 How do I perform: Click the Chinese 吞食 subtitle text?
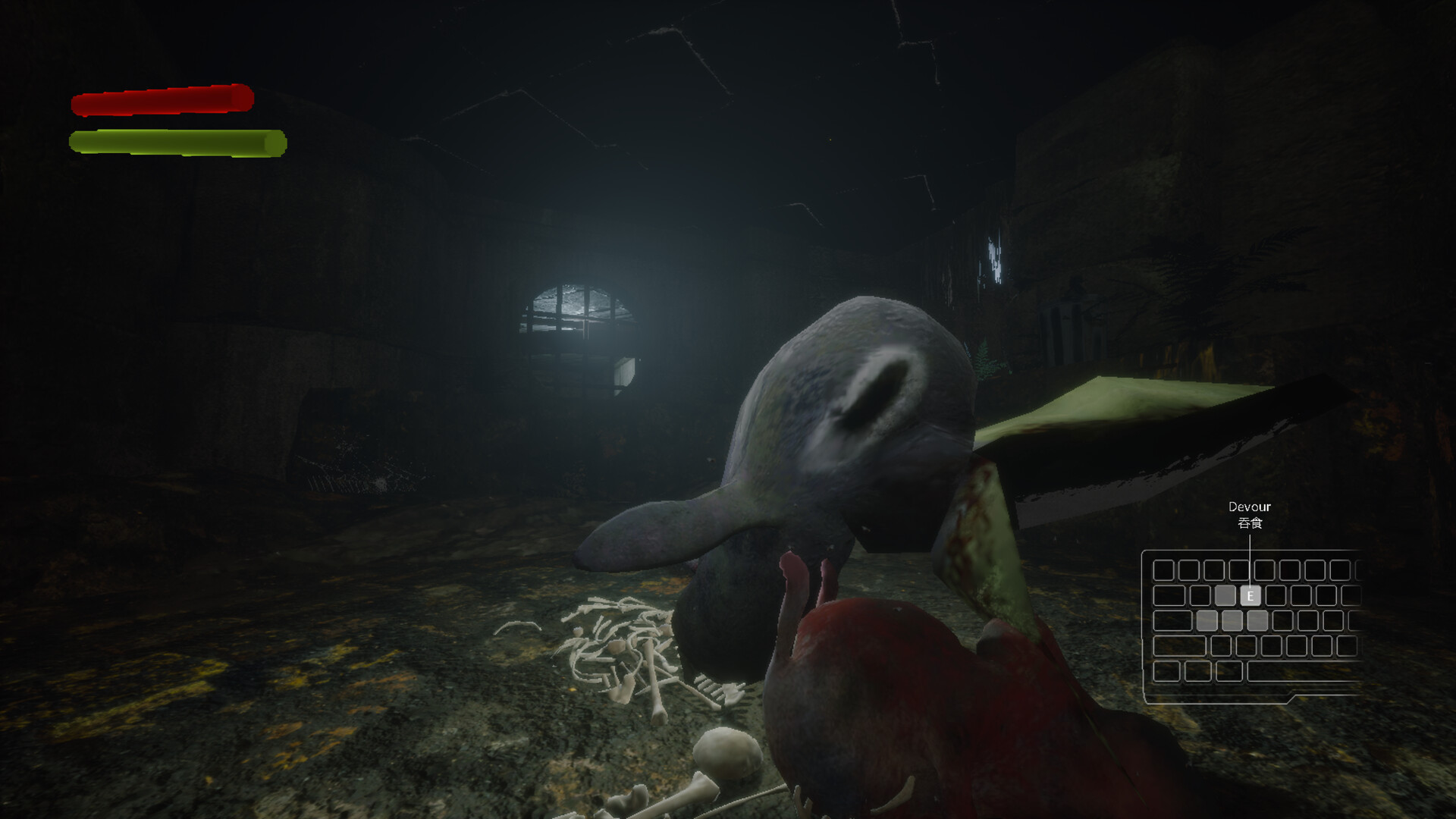pos(1250,522)
